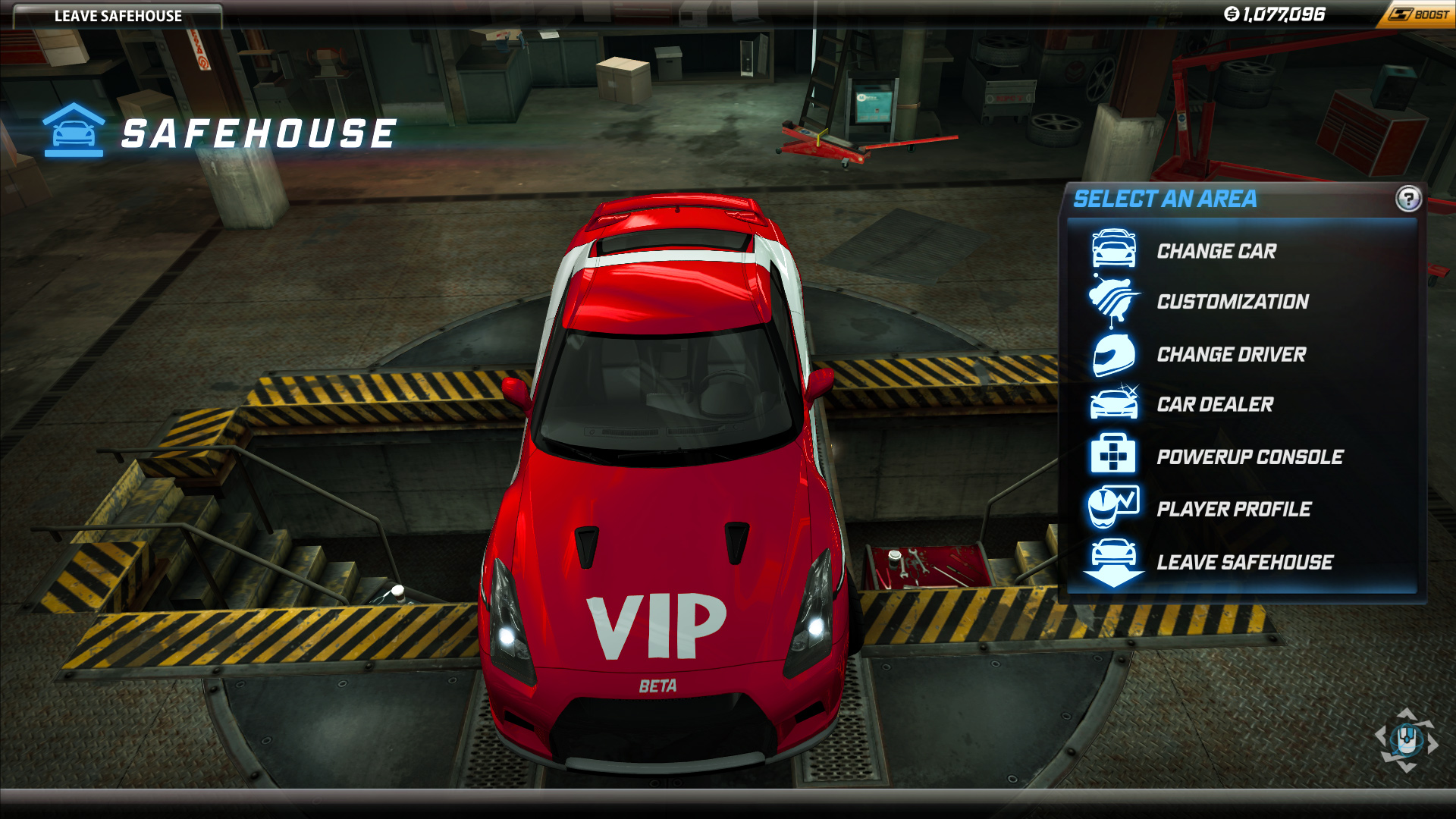The height and width of the screenshot is (819, 1456).
Task: Click the camera control mouse icon
Action: [x=1407, y=739]
